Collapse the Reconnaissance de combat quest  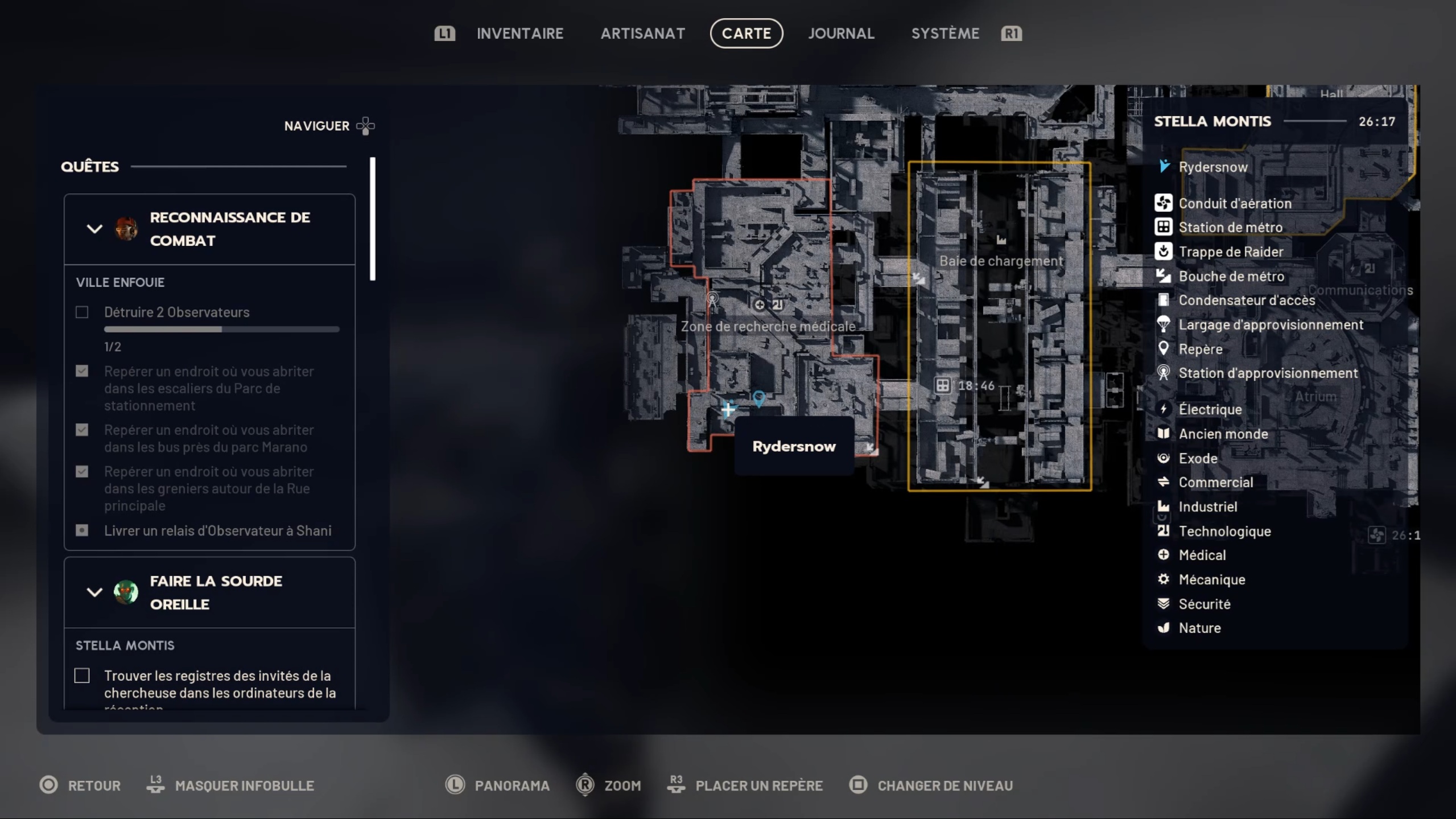click(94, 229)
